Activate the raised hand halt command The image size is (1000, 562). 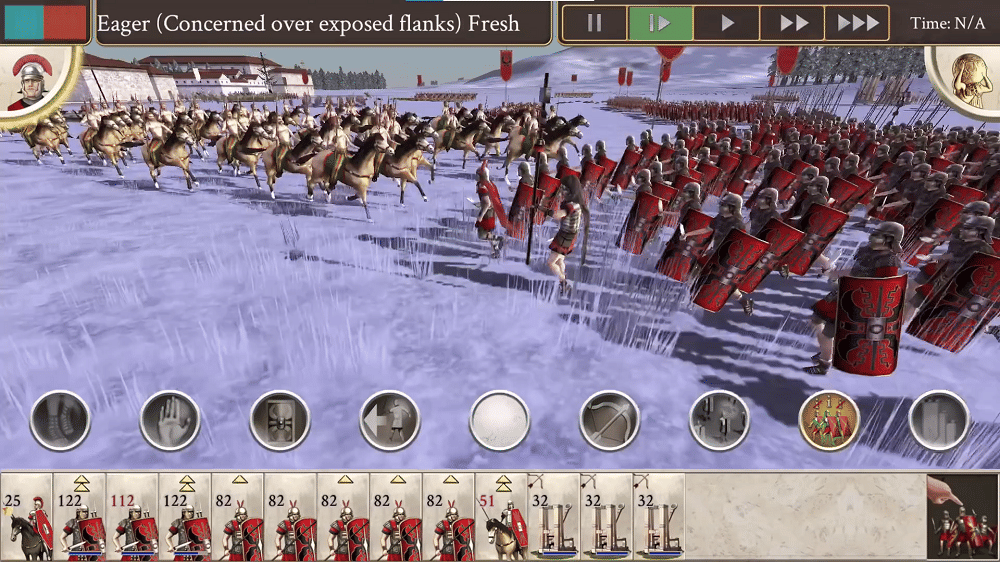coord(170,420)
